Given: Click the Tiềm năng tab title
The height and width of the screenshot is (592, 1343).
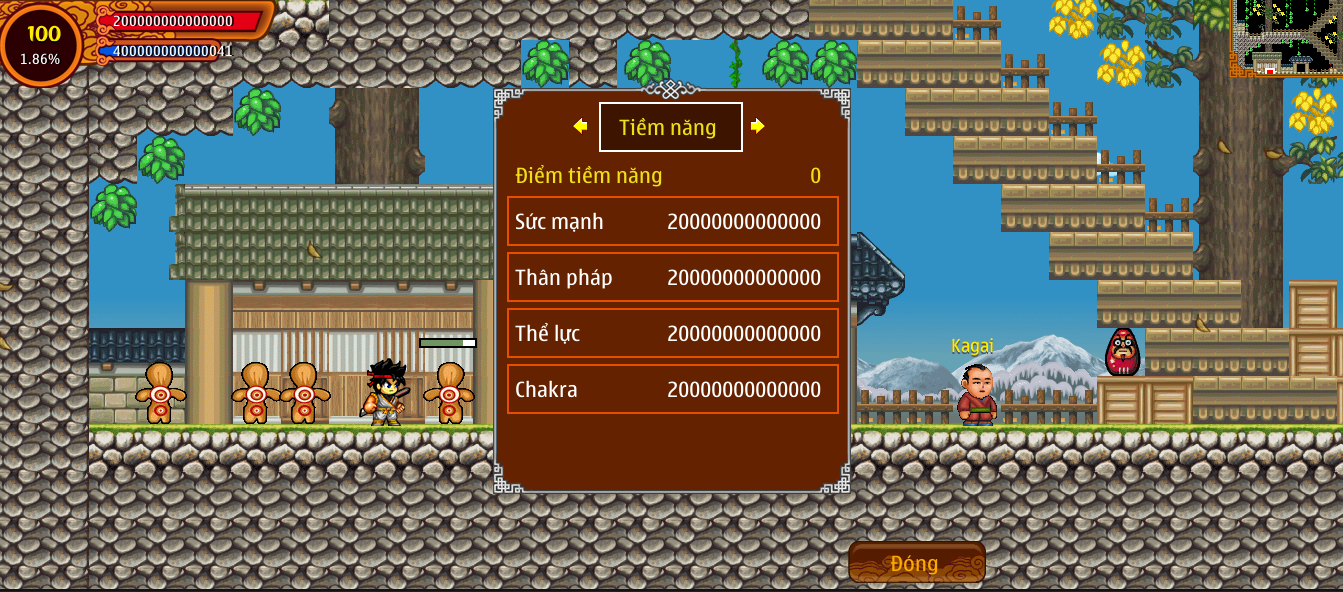Looking at the screenshot, I should (x=670, y=127).
